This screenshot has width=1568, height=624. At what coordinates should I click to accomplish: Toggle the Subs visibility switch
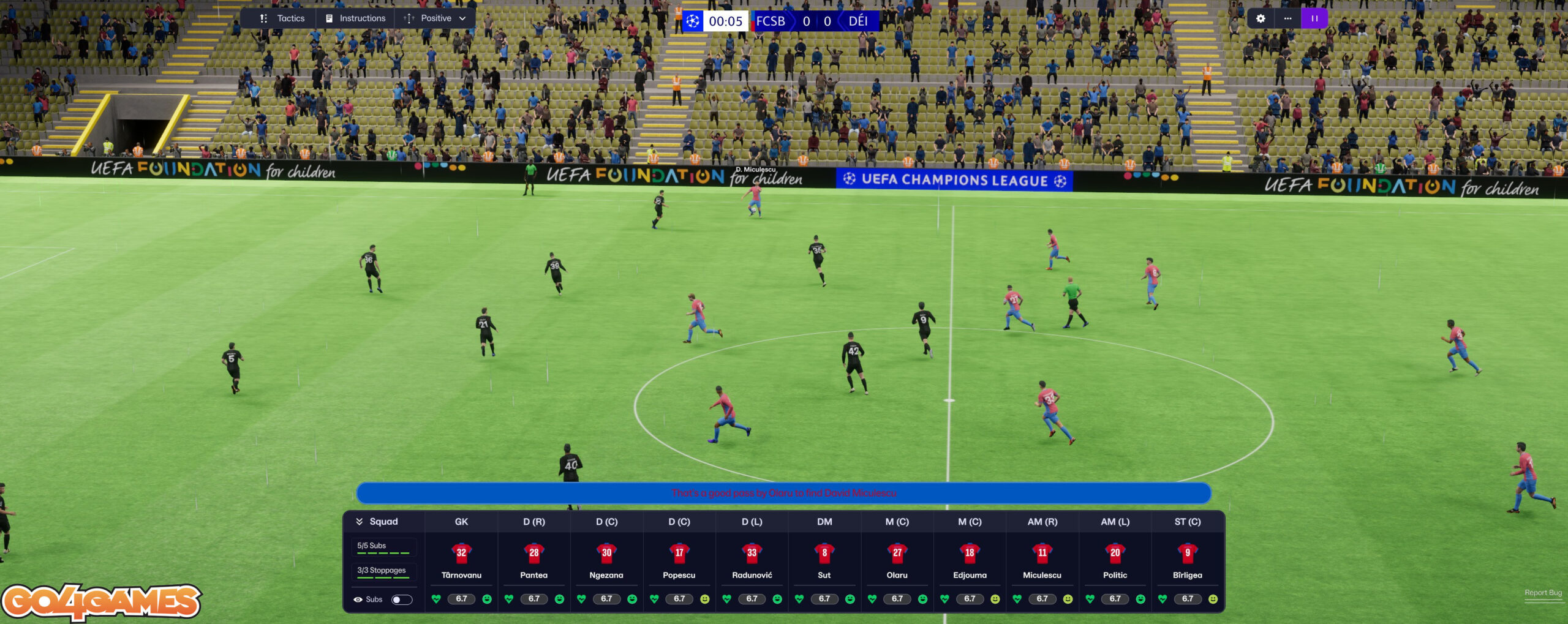click(x=402, y=600)
